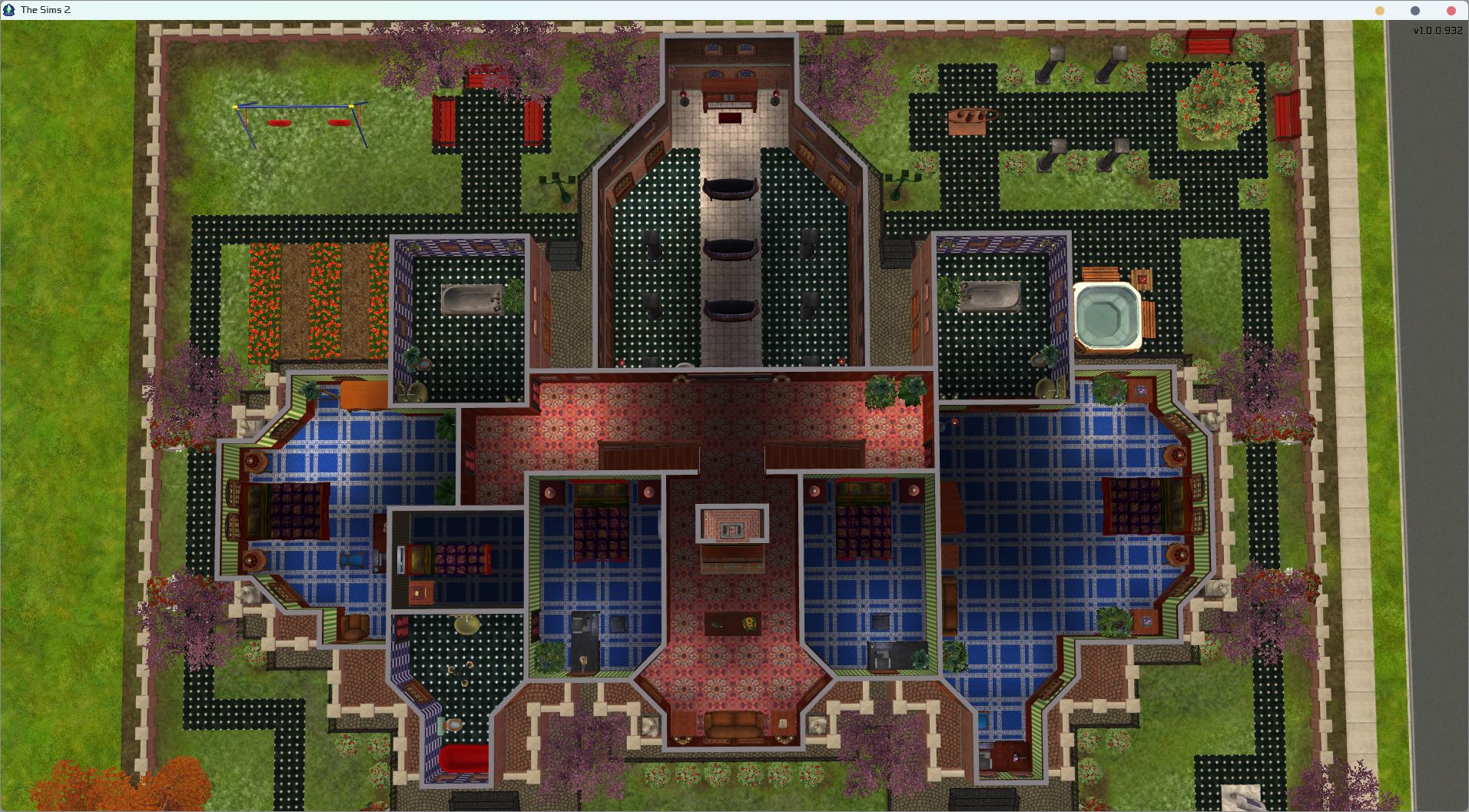The image size is (1469, 812).
Task: Click The Sims 2 plumbob icon in the title bar
Action: pos(9,10)
